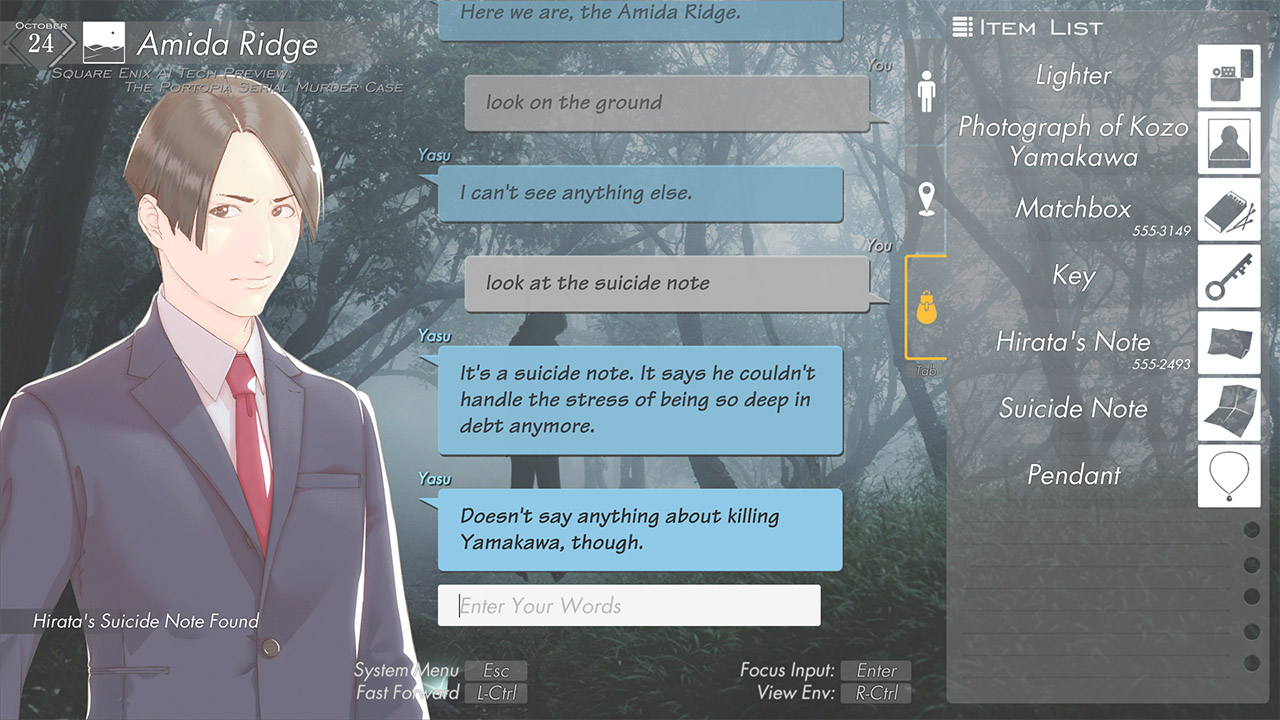Select the Key item icon
Image resolution: width=1280 pixels, height=720 pixels.
pyautogui.click(x=1228, y=276)
